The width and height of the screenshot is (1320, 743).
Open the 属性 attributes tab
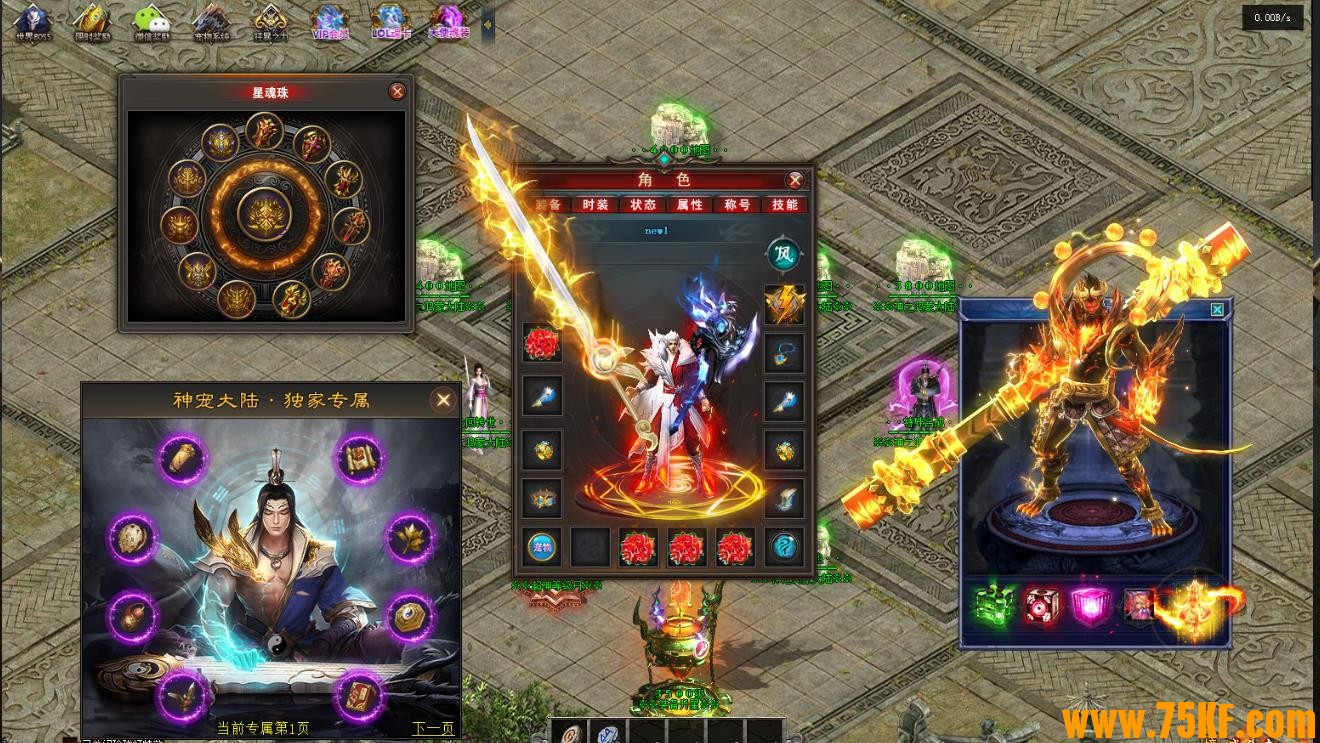click(690, 205)
